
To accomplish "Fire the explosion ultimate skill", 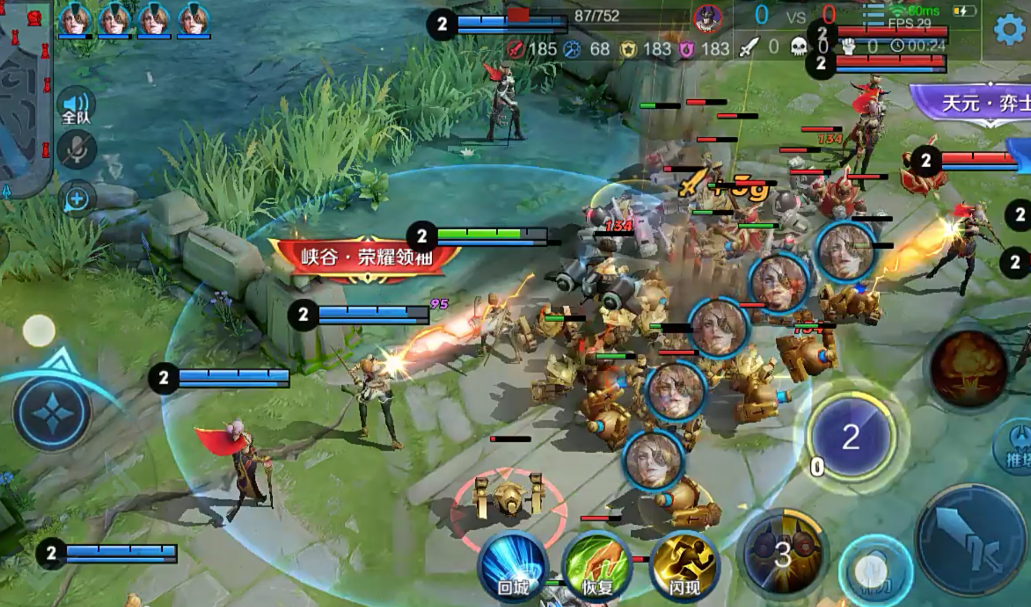I will [x=968, y=368].
